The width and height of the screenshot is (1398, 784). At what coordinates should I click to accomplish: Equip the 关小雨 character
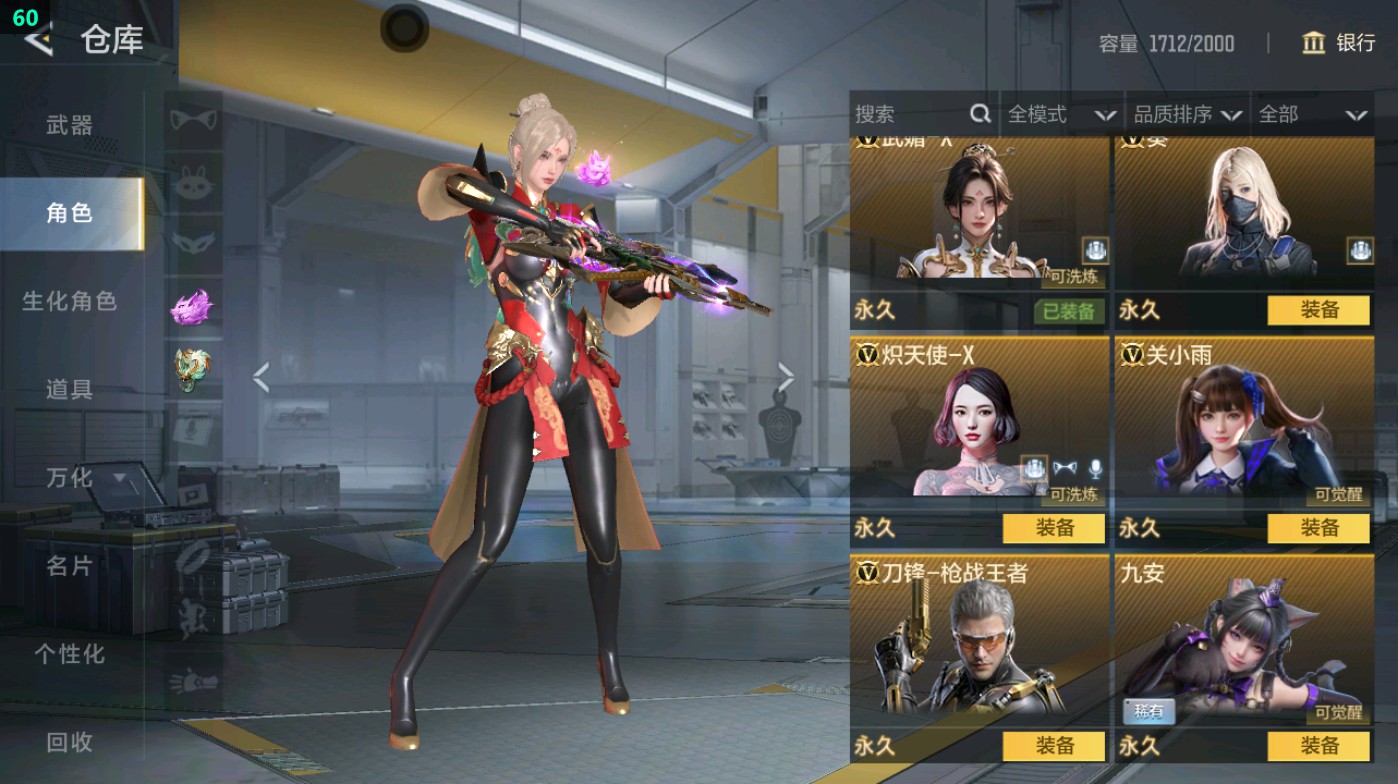click(x=1318, y=528)
